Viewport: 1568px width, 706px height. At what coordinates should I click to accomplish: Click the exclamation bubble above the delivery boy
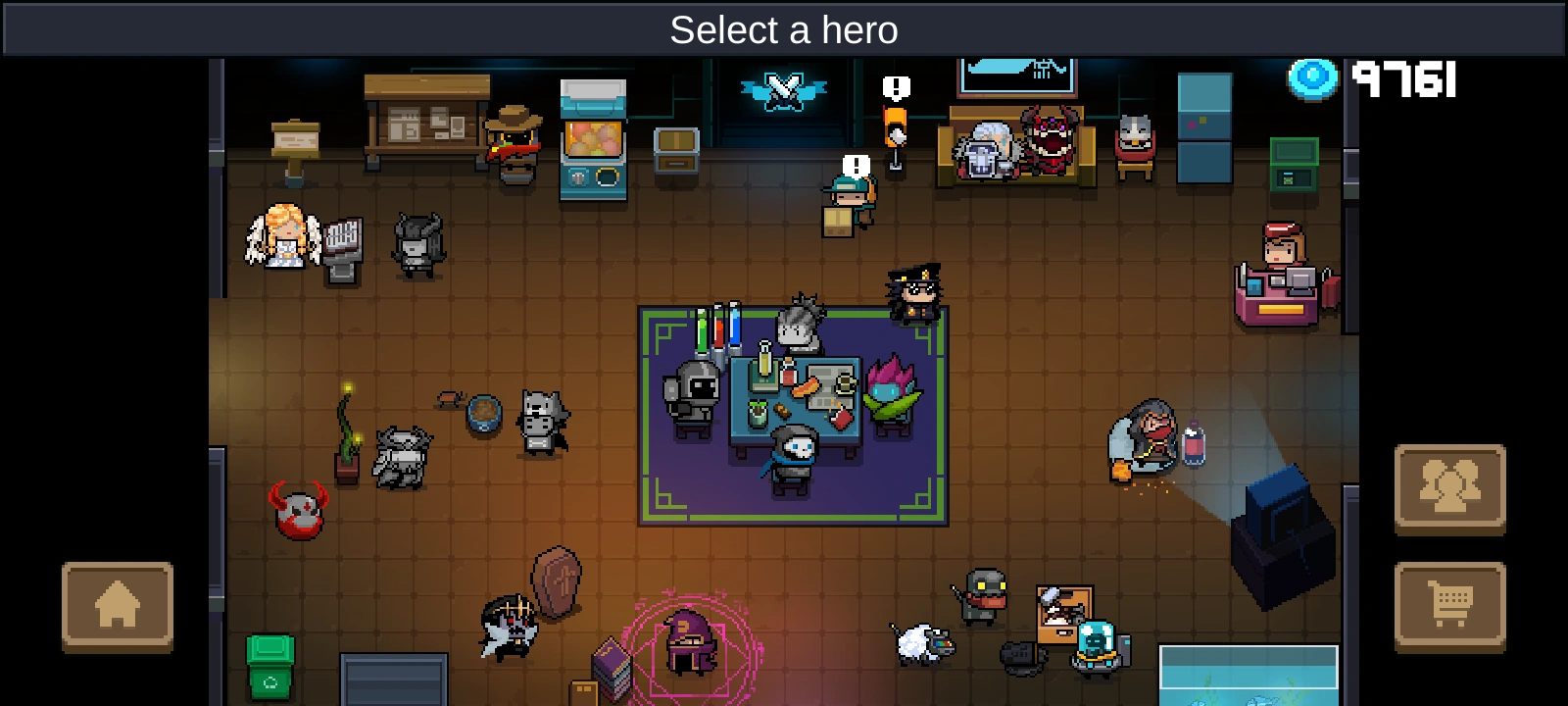[x=854, y=163]
